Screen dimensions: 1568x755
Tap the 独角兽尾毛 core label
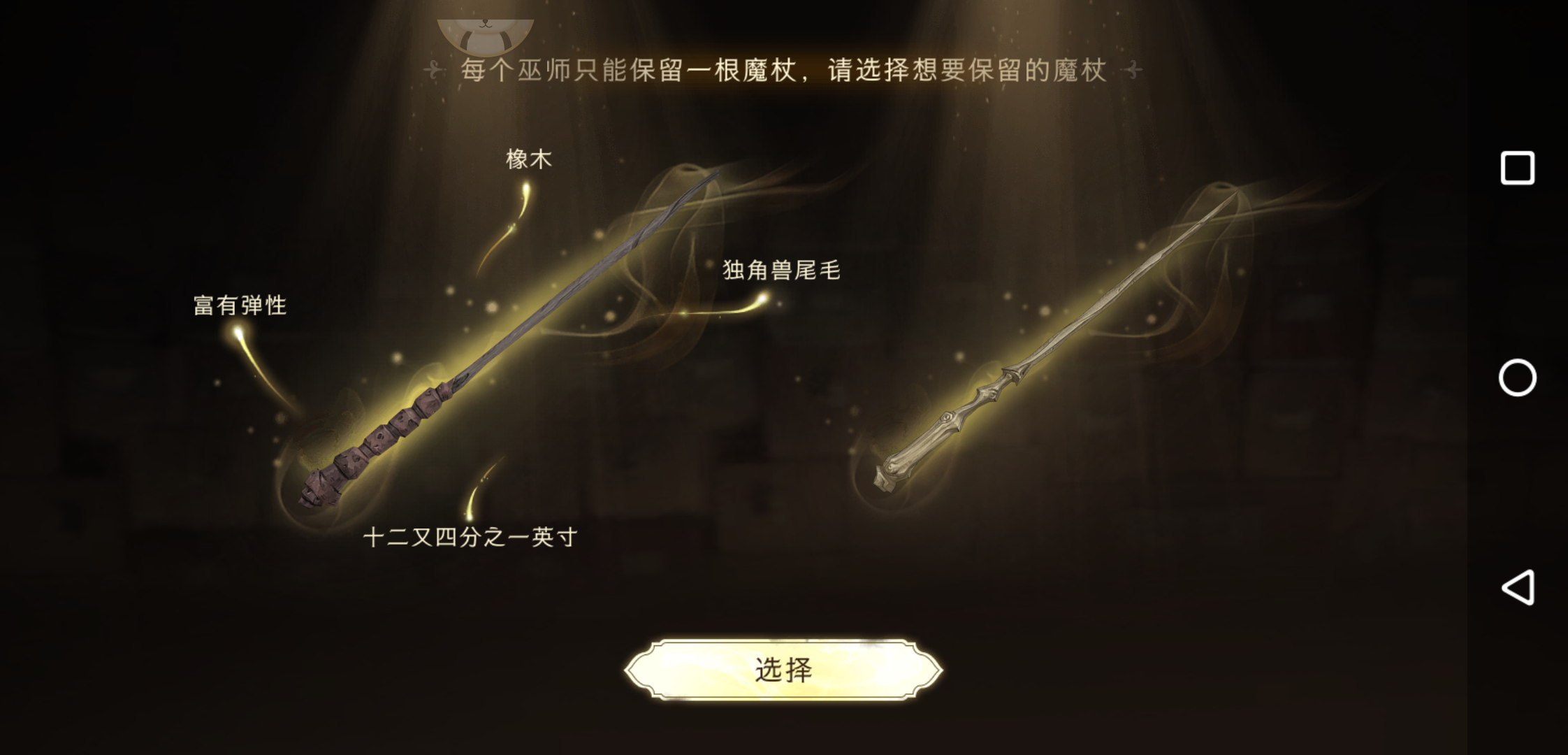(783, 271)
